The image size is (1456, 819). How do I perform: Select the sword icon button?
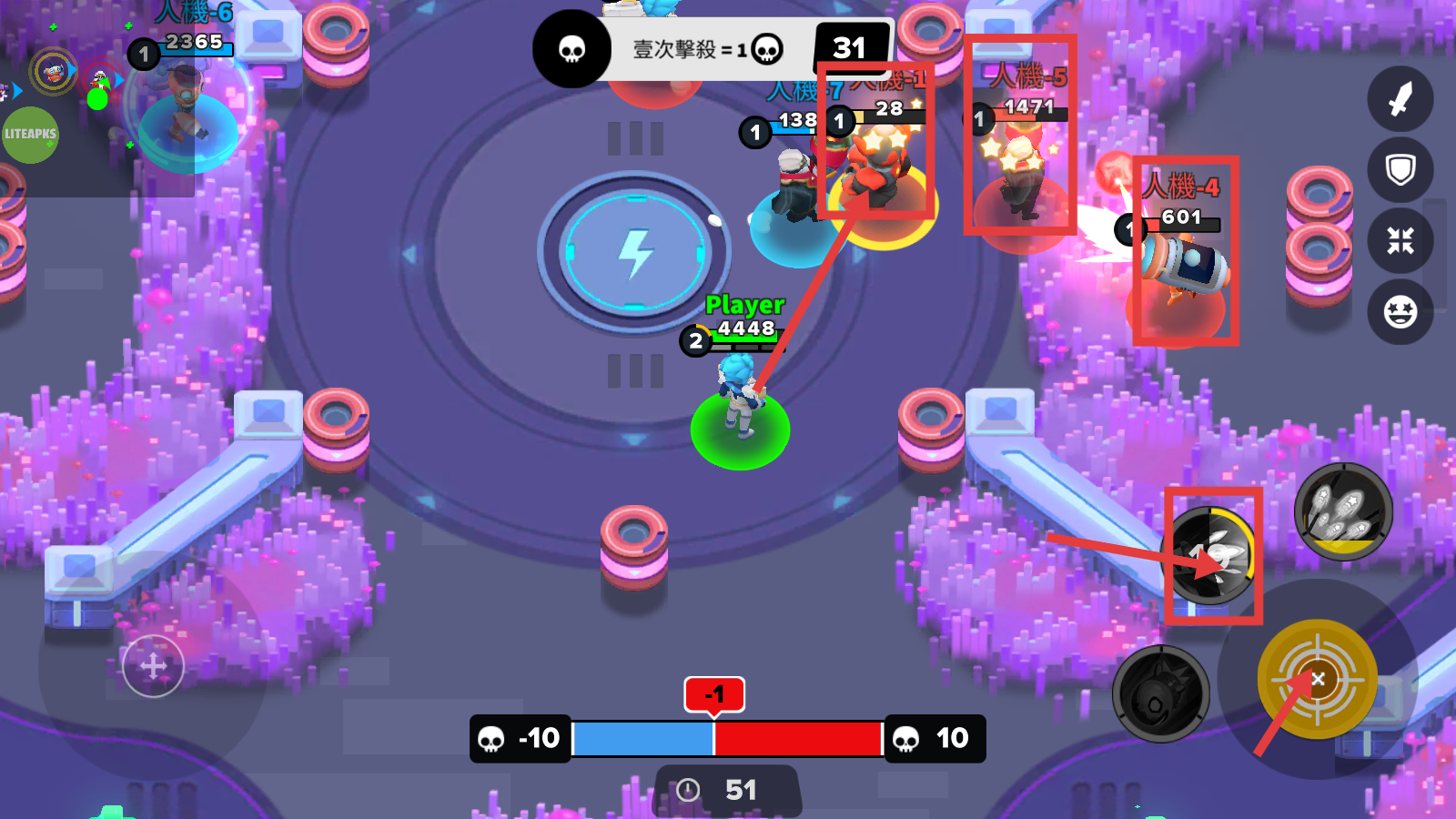(1400, 99)
